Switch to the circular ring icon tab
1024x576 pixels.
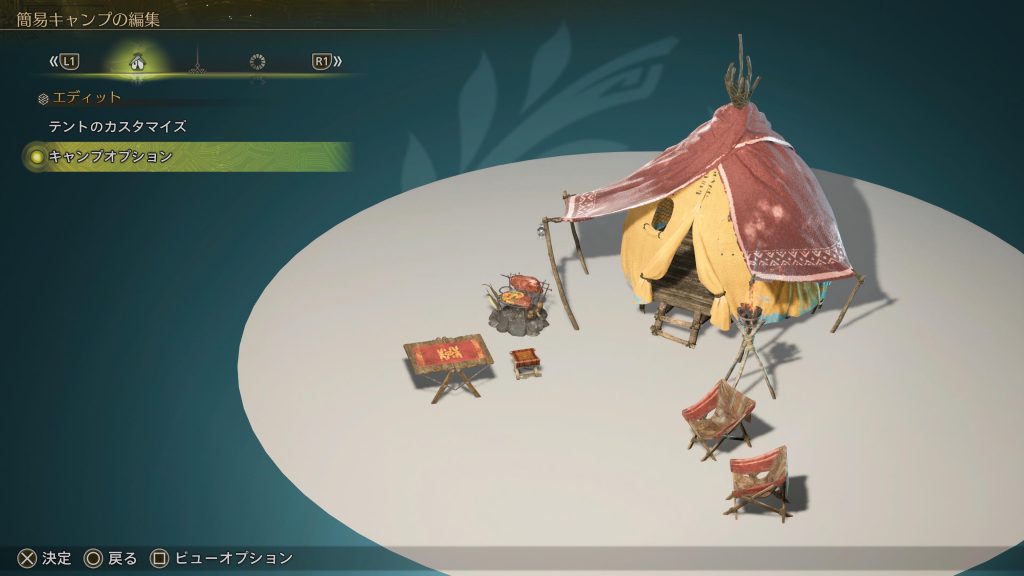point(258,62)
